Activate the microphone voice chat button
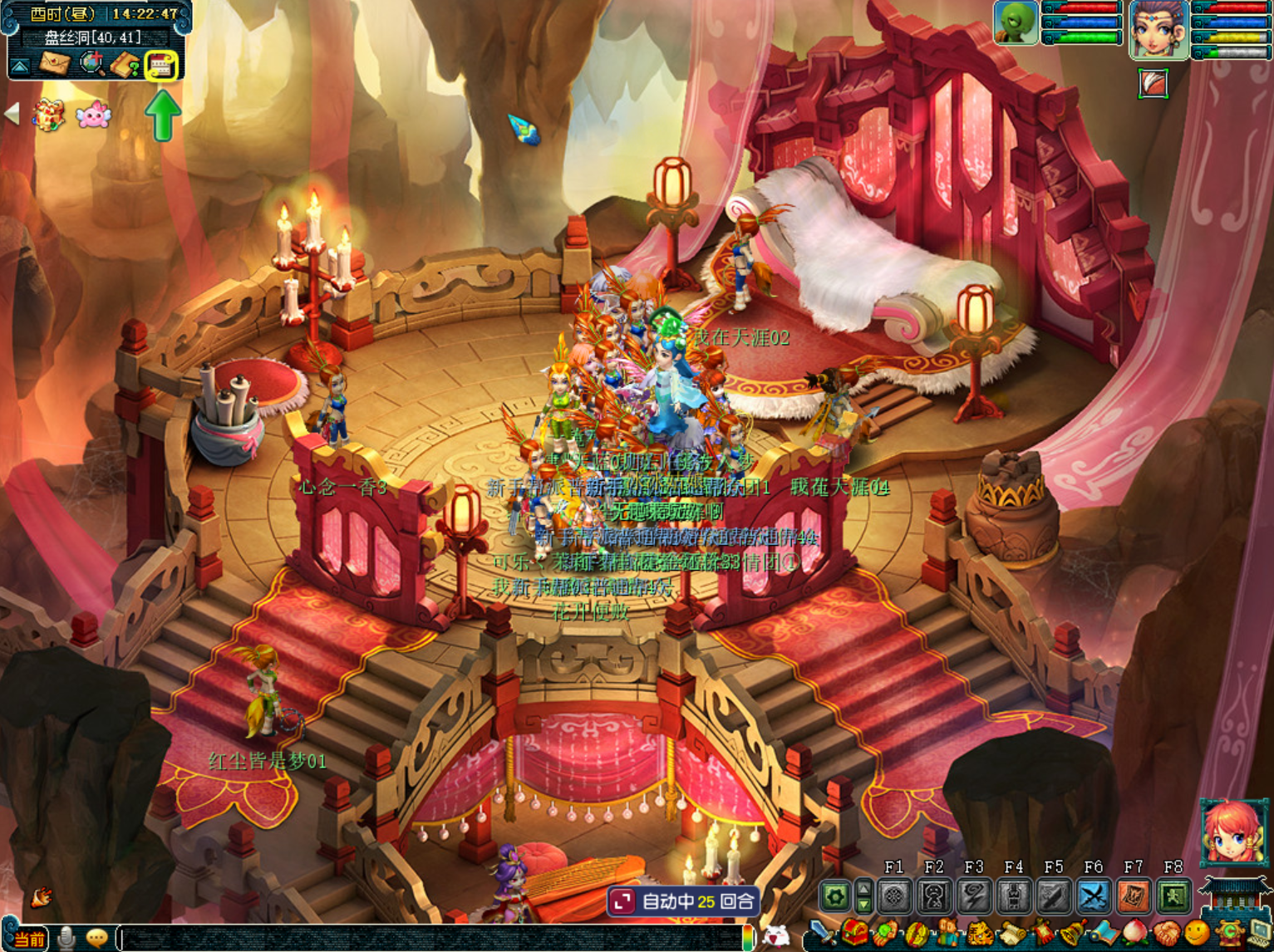This screenshot has height=952, width=1274. [x=66, y=939]
